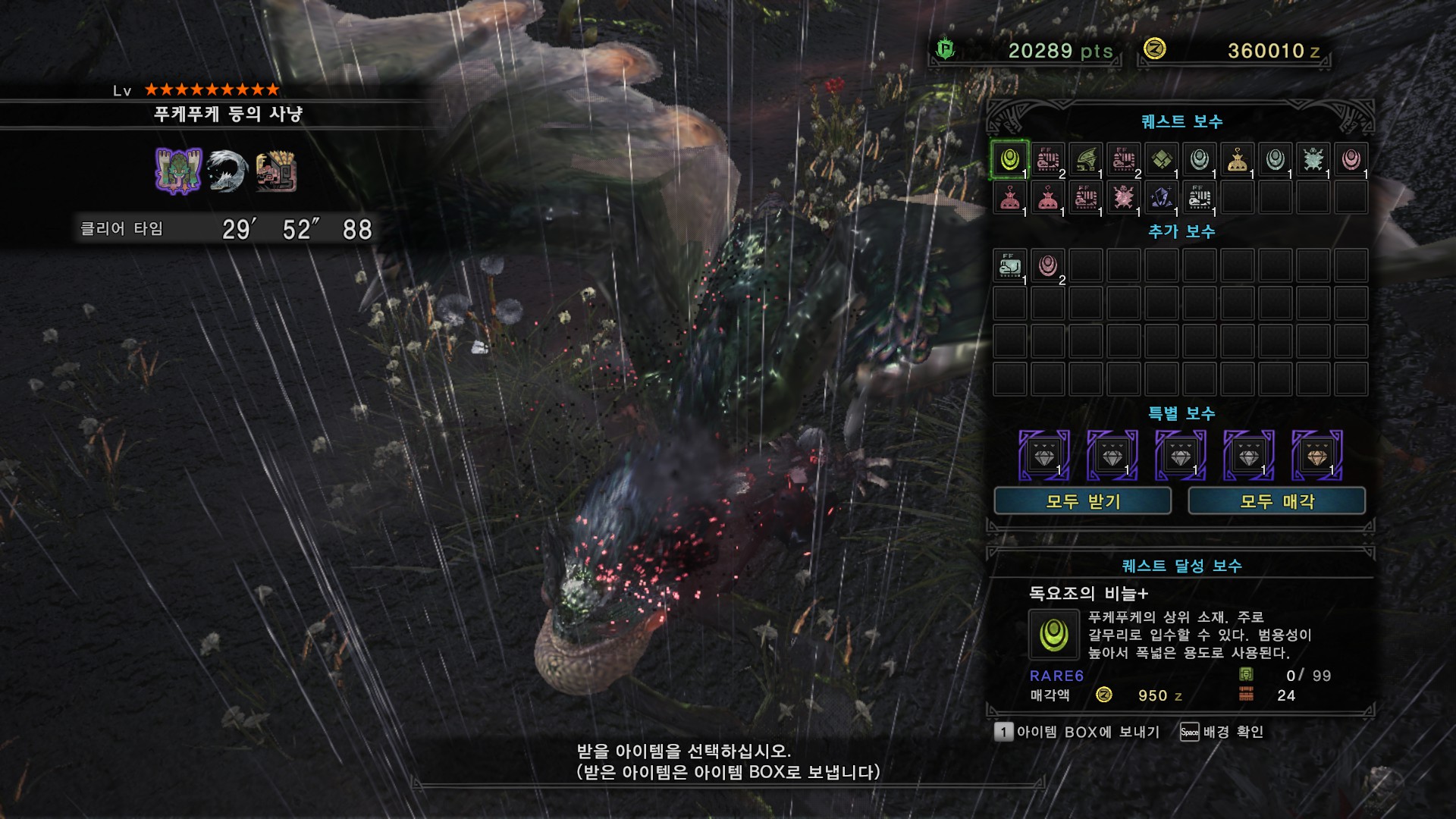1456x819 pixels.
Task: Select the bronze-colored decoration special reward
Action: click(x=1316, y=456)
